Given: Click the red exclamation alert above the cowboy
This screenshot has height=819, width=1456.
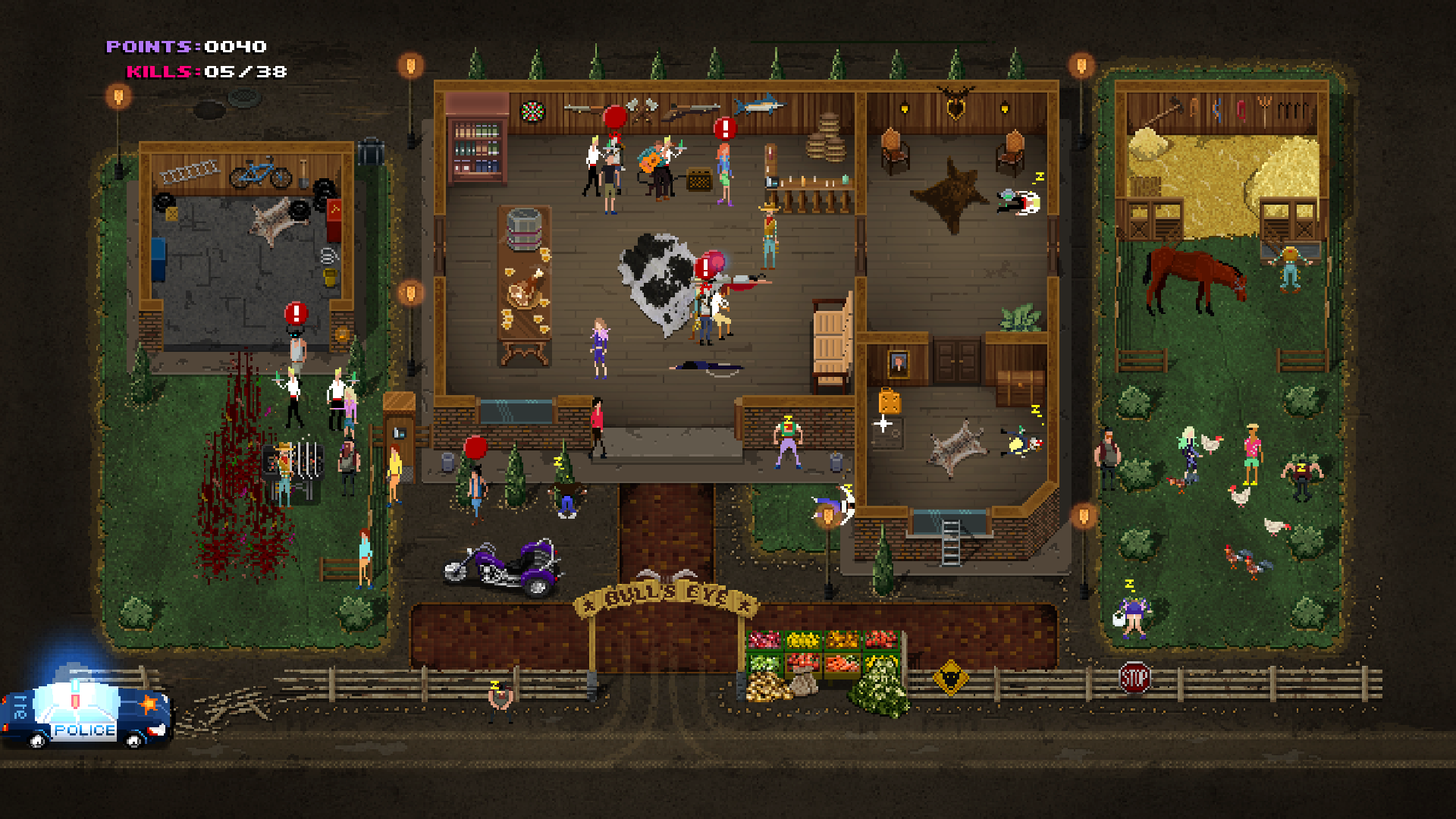Looking at the screenshot, I should 704,265.
